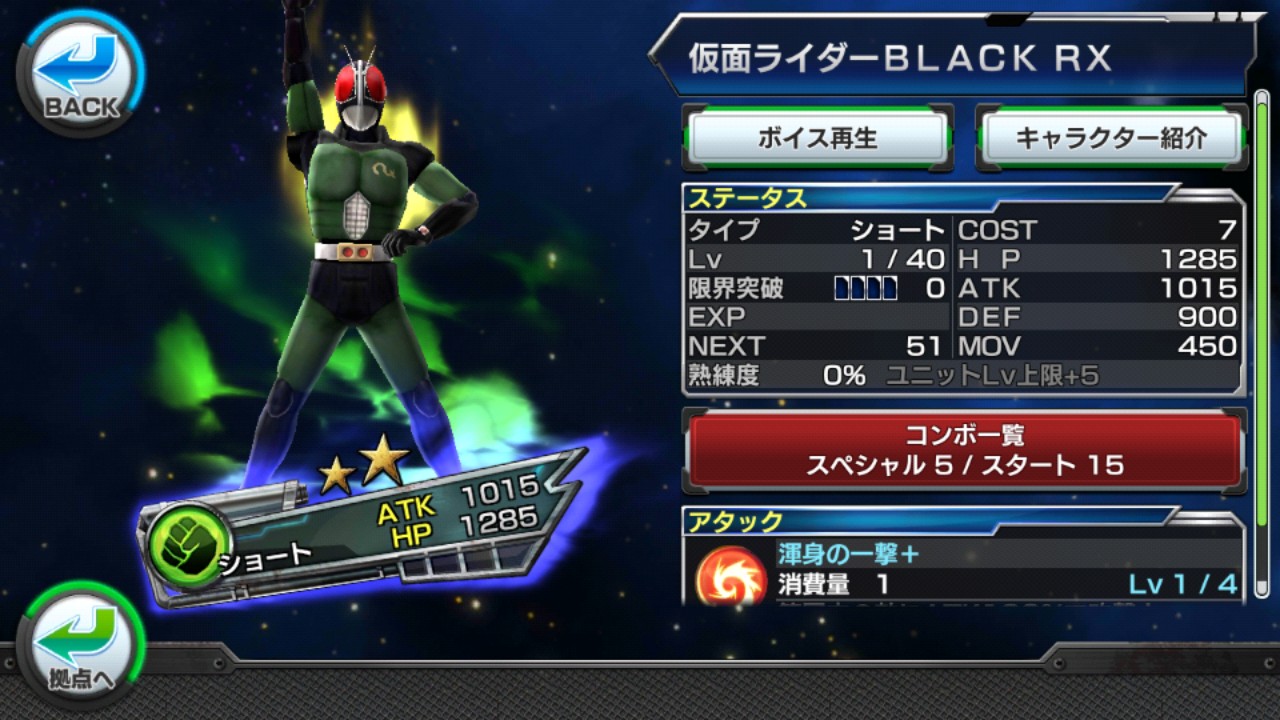This screenshot has height=720, width=1280.
Task: Open the red コンボ一覧 combo list
Action: [964, 450]
